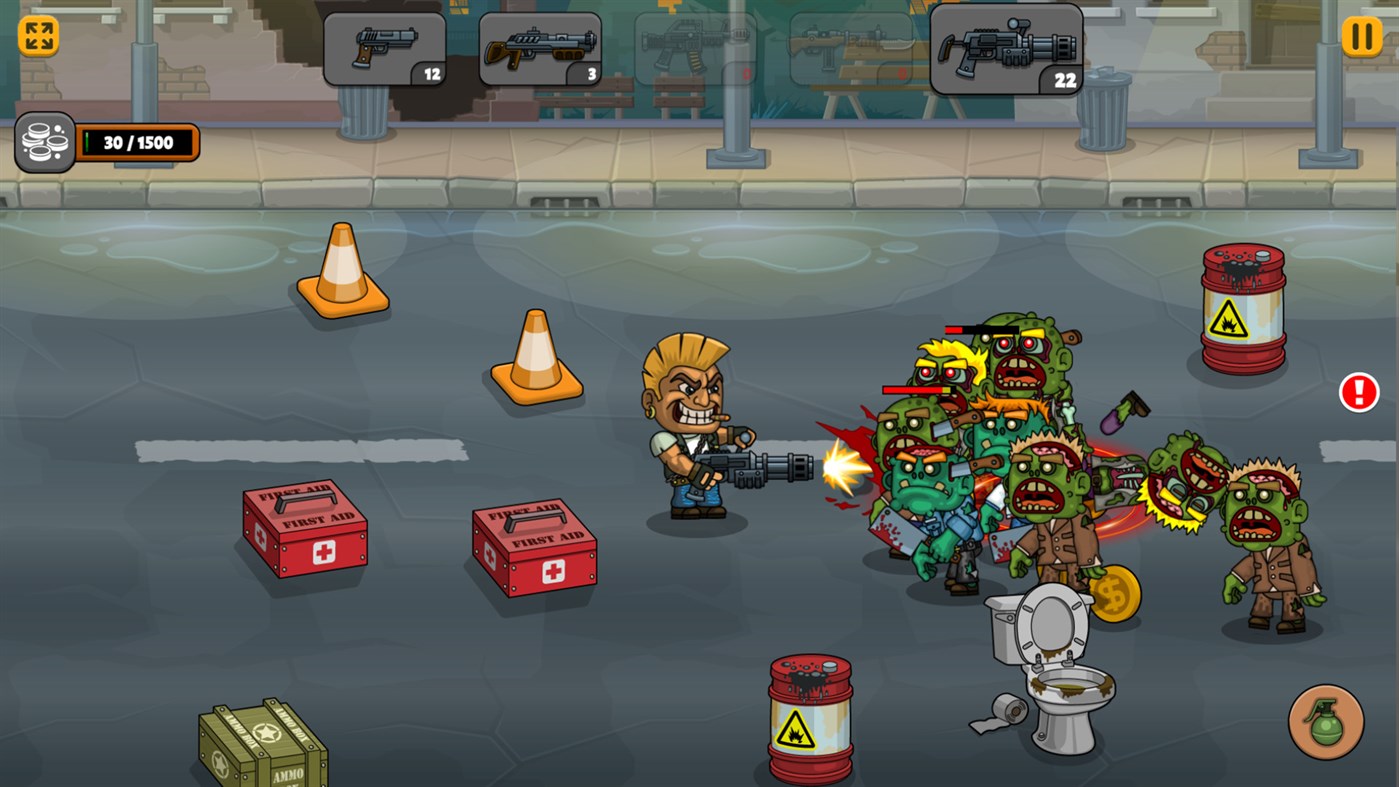Equip the minigun with 22 ammo
Viewport: 1399px width, 787px height.
coord(1006,48)
